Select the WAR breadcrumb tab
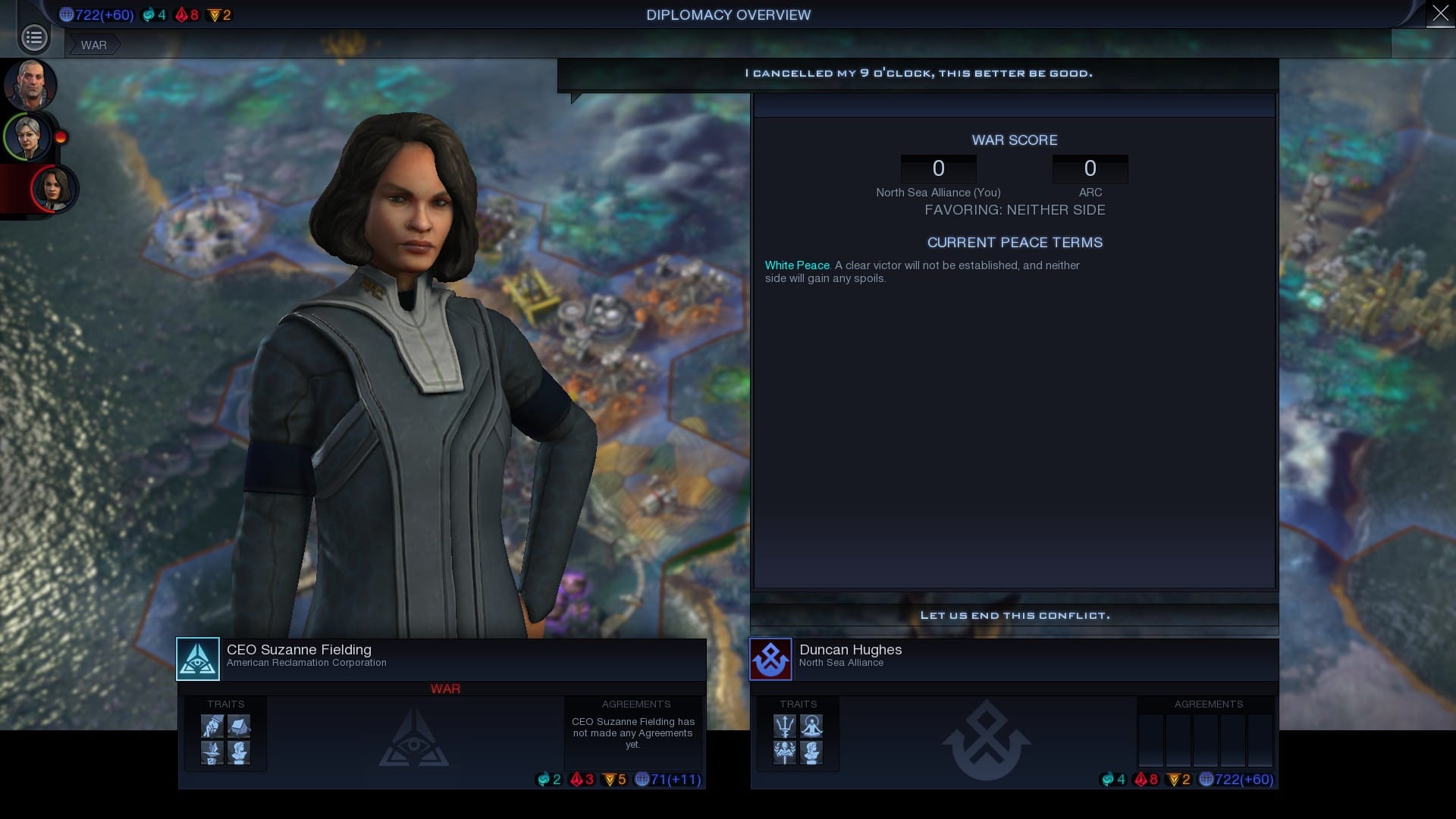1456x819 pixels. (94, 45)
